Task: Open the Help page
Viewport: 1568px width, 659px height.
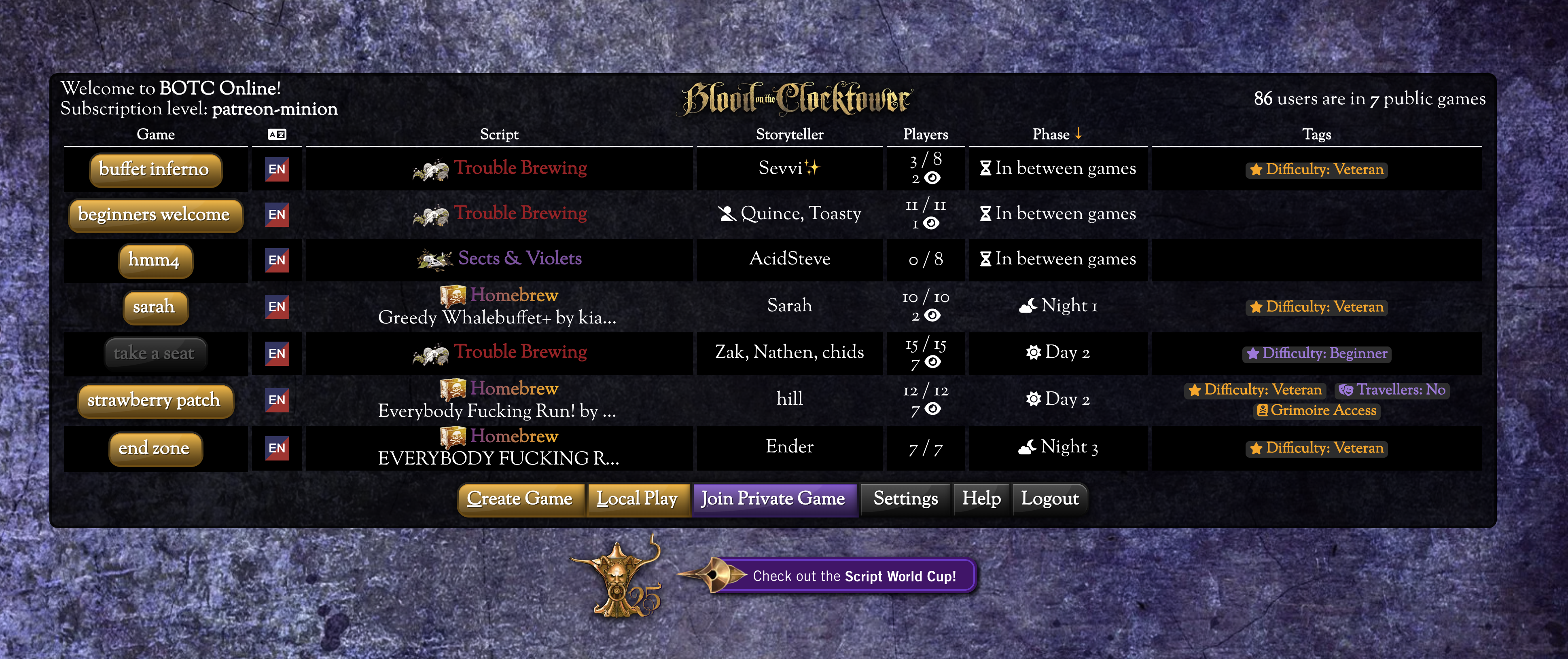Action: pyautogui.click(x=981, y=499)
